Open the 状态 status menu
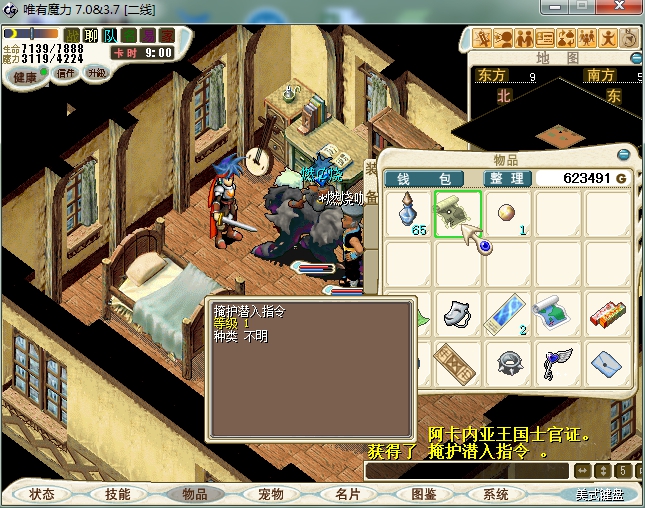The height and width of the screenshot is (508, 645). click(42, 494)
